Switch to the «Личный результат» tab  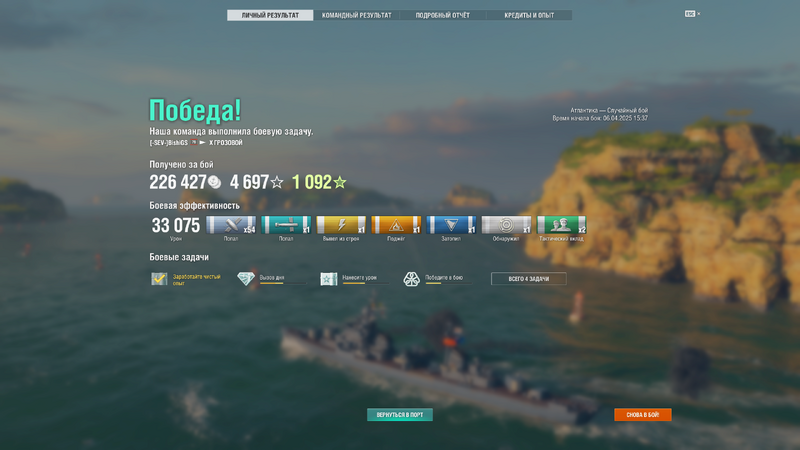point(270,16)
